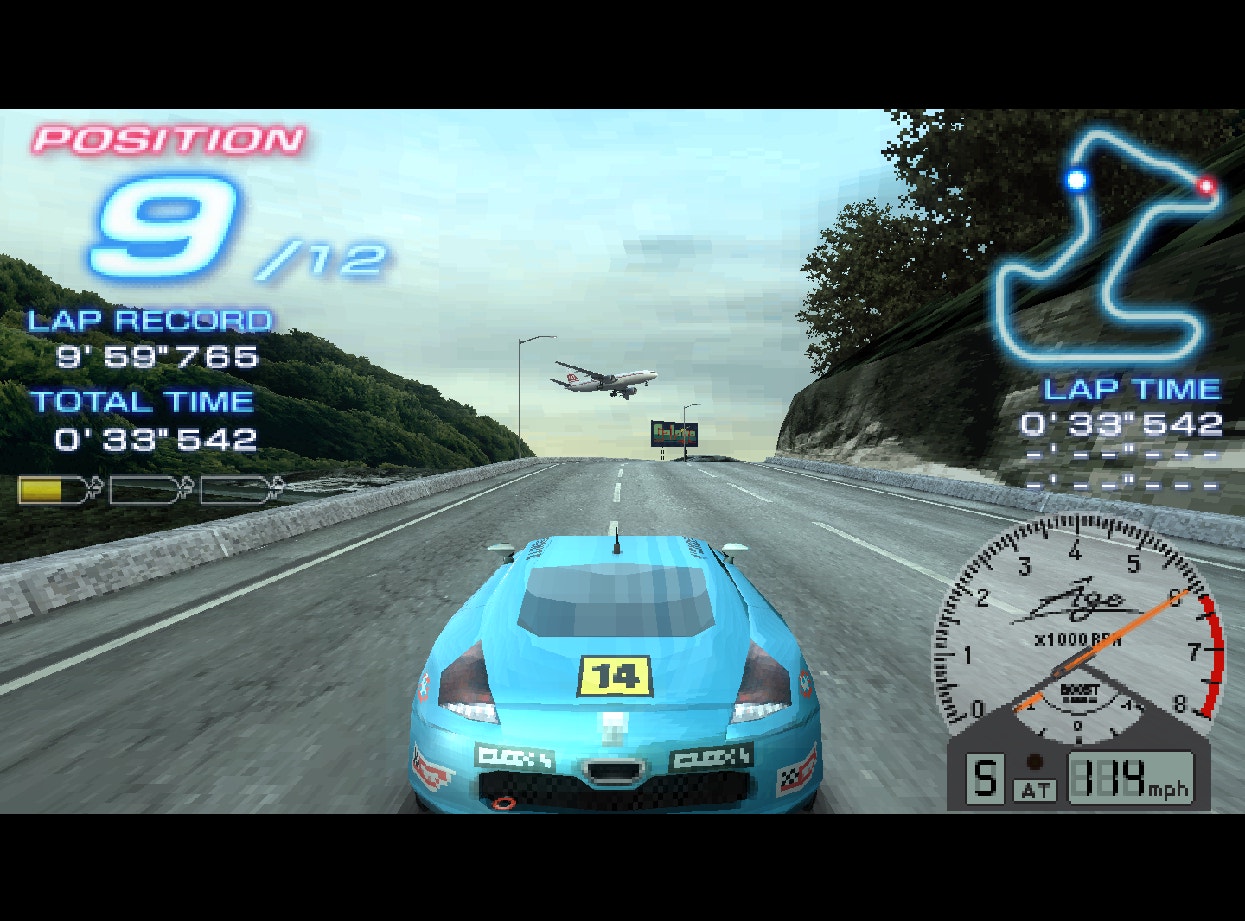The height and width of the screenshot is (921, 1245).
Task: Click the AT transmission indicator
Action: [1035, 790]
